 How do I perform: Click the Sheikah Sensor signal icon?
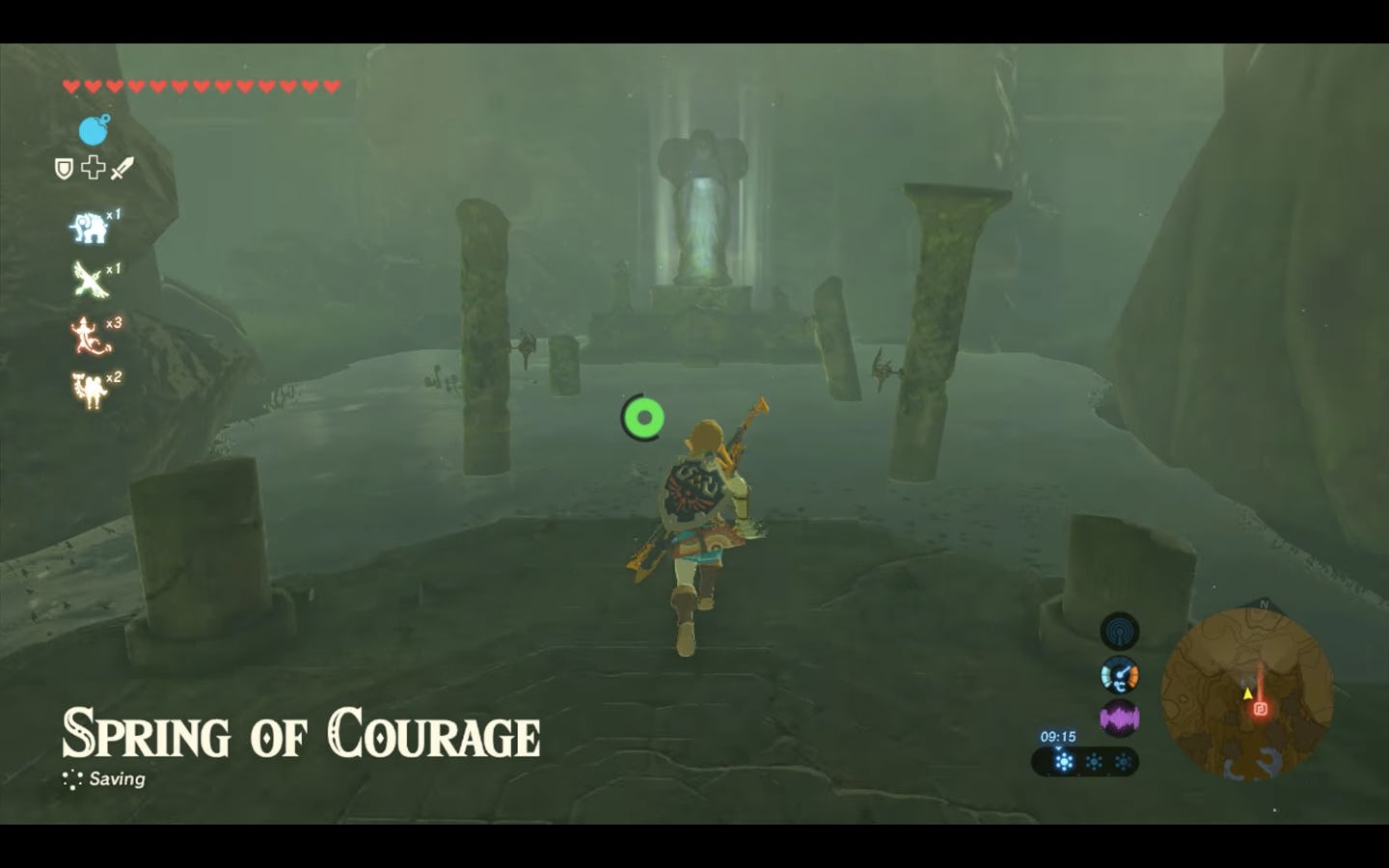pos(1119,631)
